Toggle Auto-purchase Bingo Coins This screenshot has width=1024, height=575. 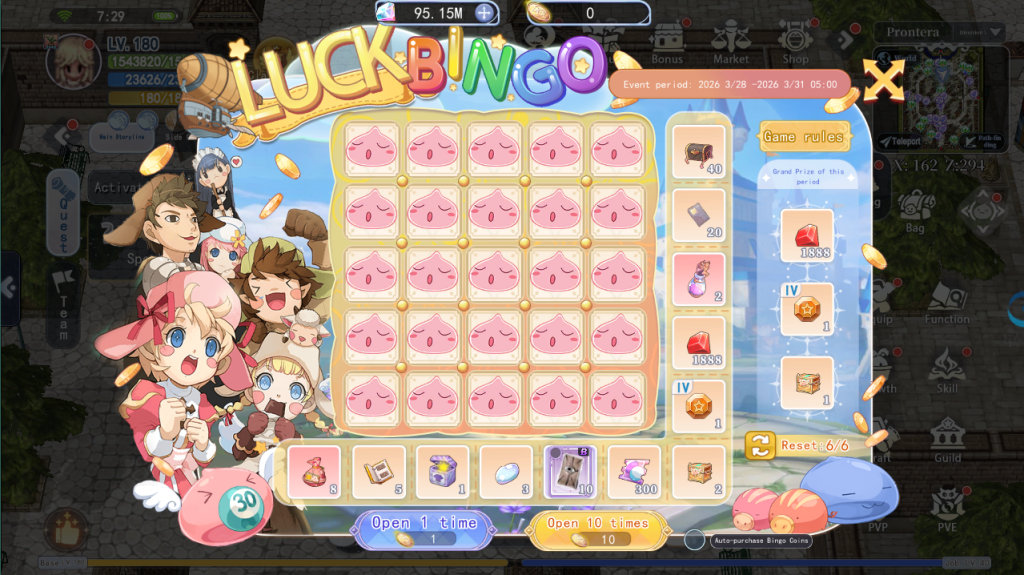pyautogui.click(x=695, y=540)
